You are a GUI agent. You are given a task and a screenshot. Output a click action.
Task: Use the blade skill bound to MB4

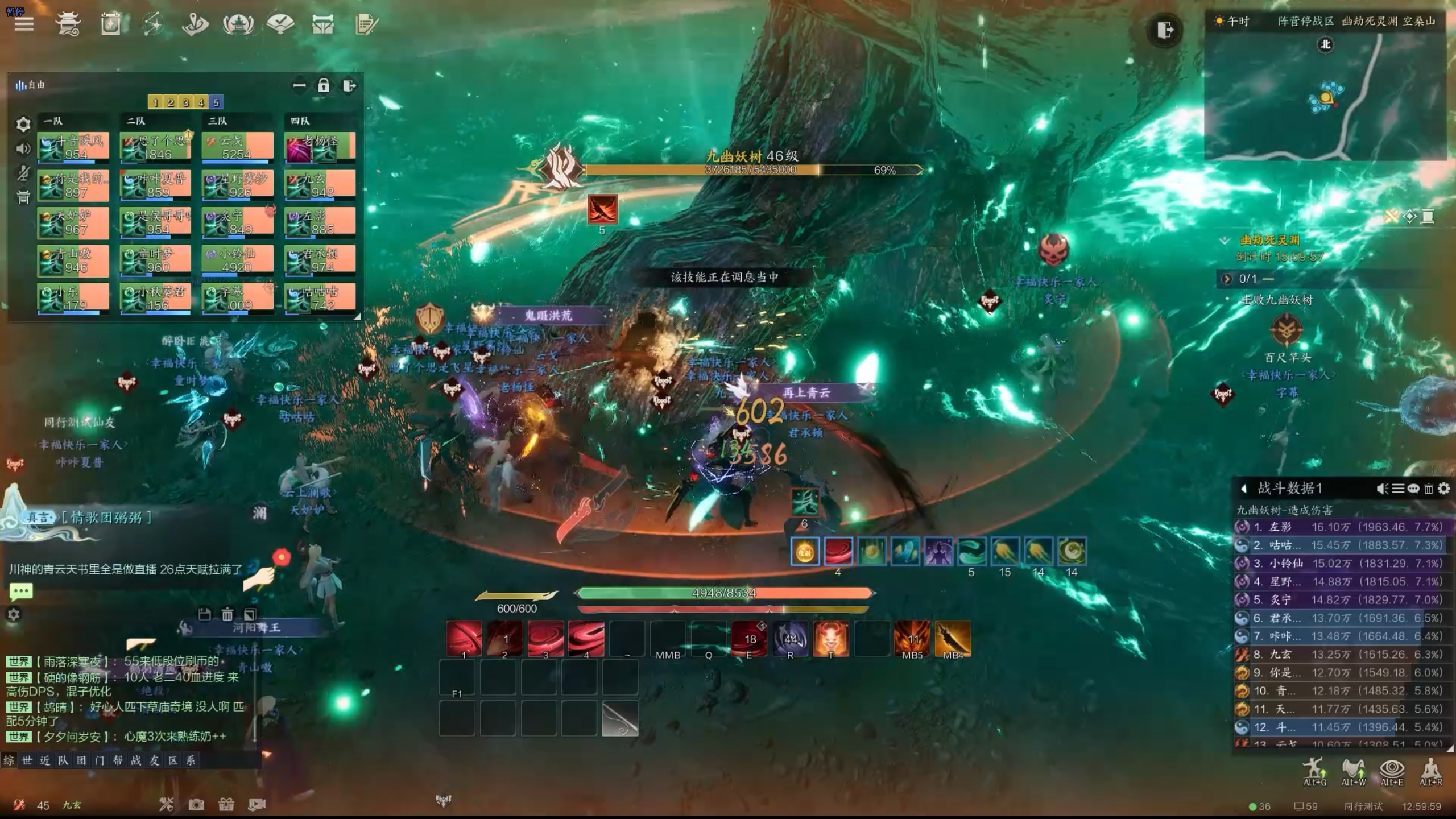point(953,639)
